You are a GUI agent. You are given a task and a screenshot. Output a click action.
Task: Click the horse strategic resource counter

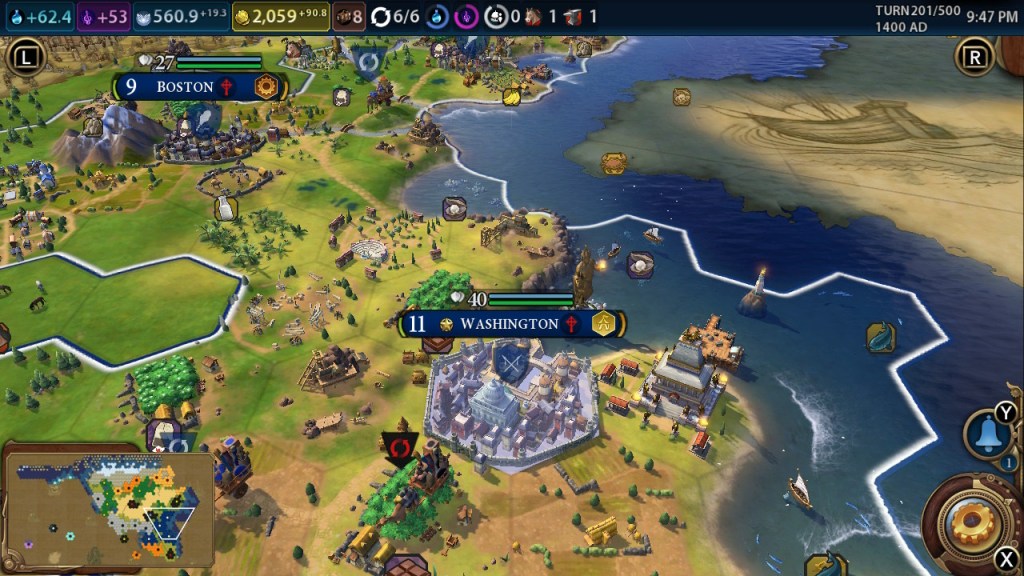pyautogui.click(x=540, y=16)
